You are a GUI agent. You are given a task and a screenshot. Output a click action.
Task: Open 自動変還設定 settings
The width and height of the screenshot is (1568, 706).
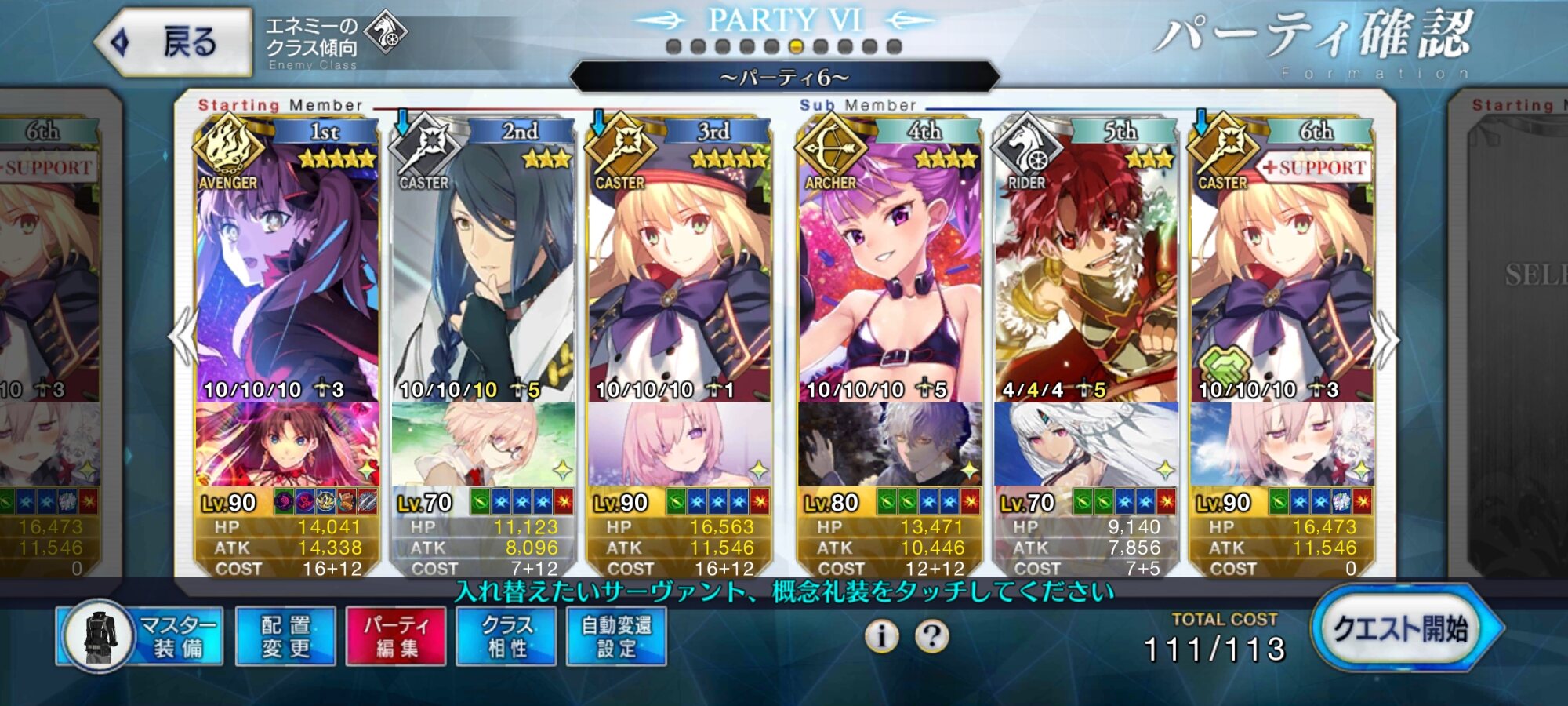[x=616, y=636]
